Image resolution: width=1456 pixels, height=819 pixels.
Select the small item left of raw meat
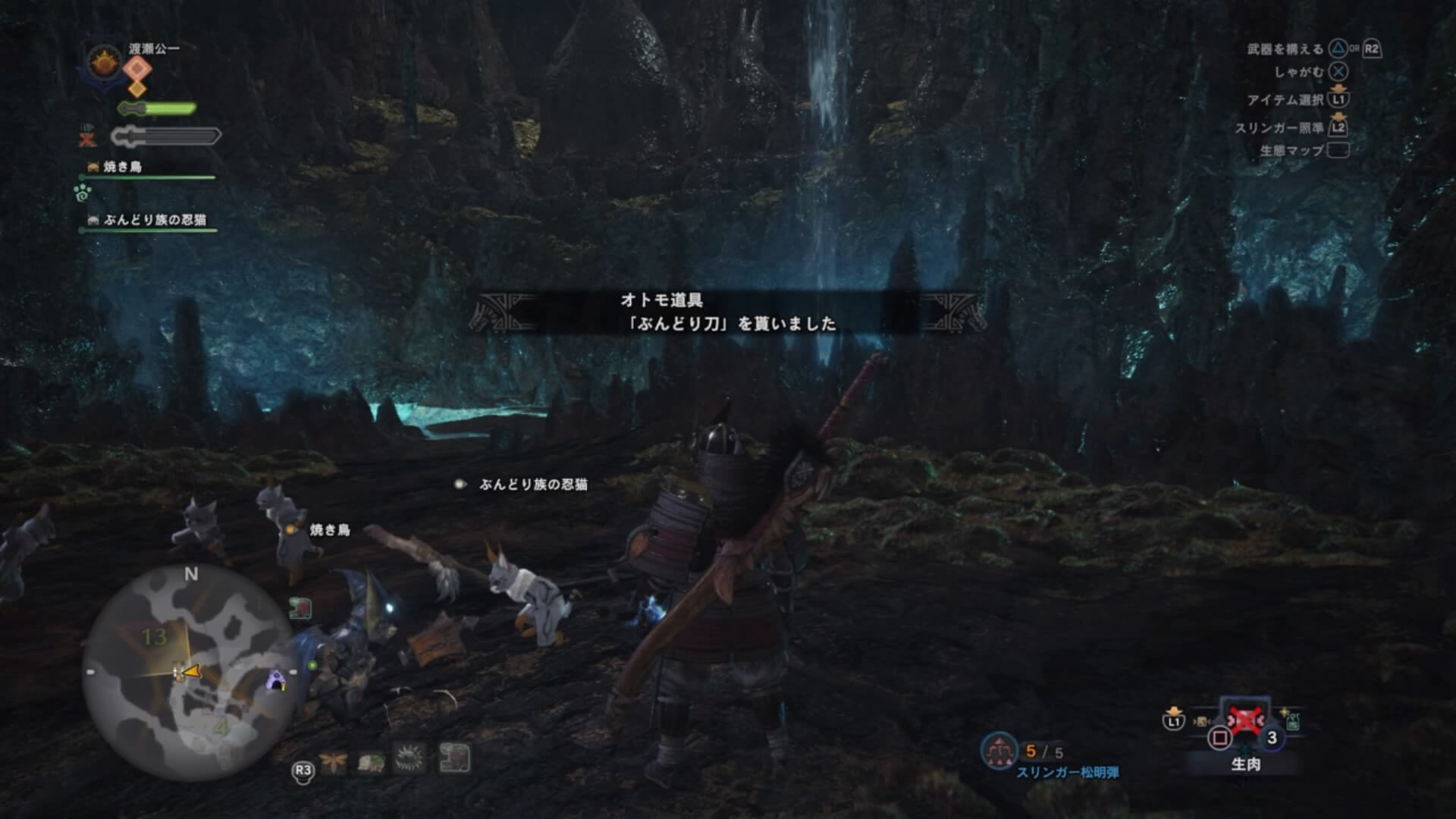(1202, 721)
